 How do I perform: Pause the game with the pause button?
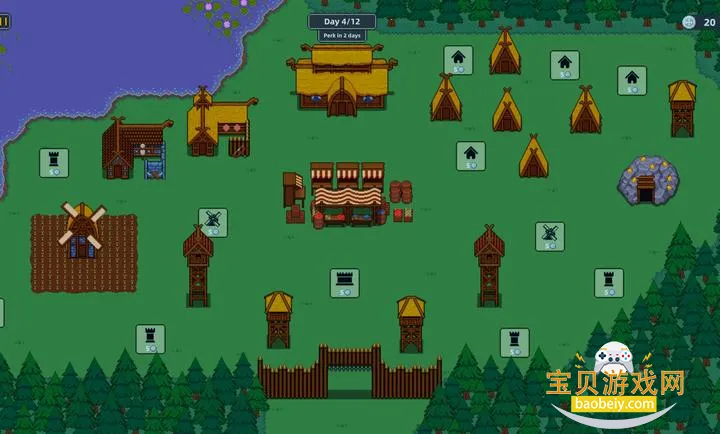pyautogui.click(x=4, y=20)
